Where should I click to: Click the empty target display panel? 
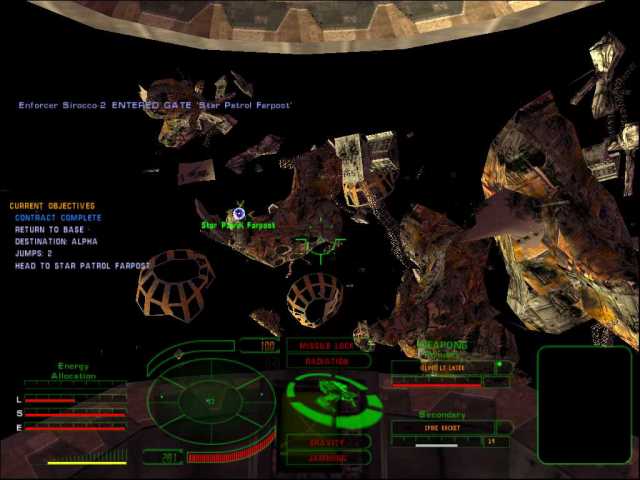[x=584, y=404]
